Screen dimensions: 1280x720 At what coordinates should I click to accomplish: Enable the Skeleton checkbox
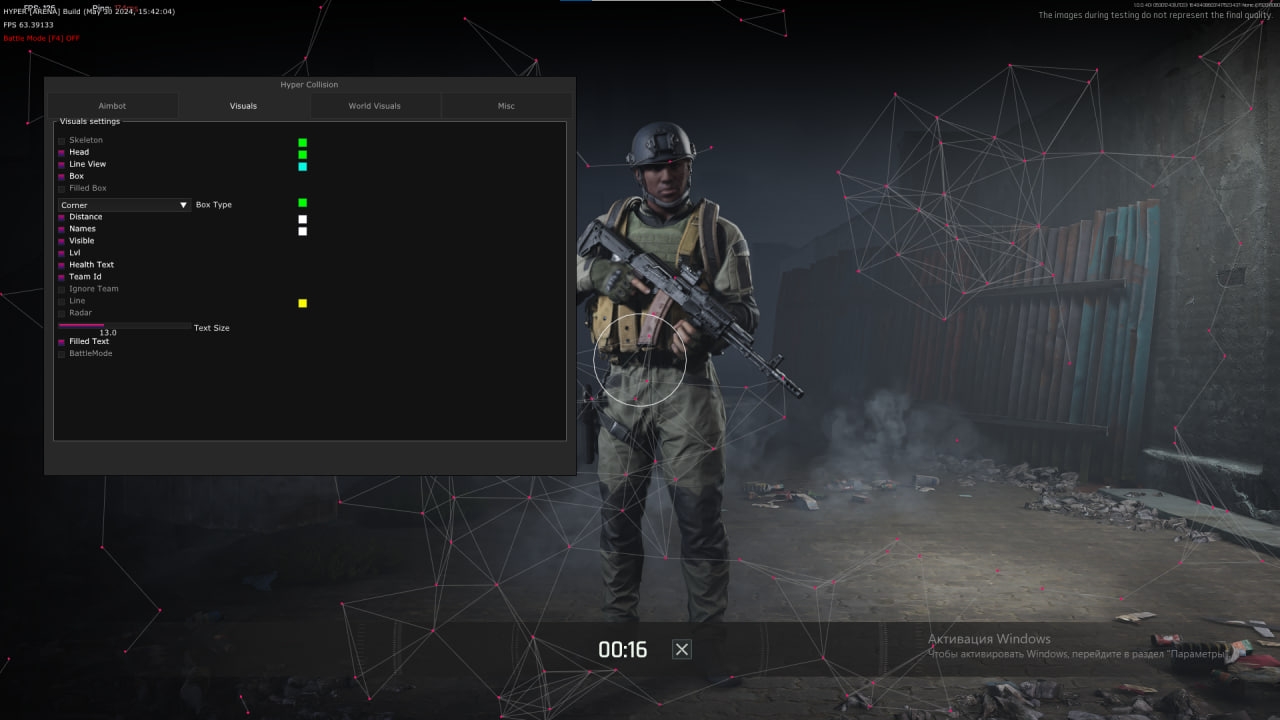pos(61,140)
